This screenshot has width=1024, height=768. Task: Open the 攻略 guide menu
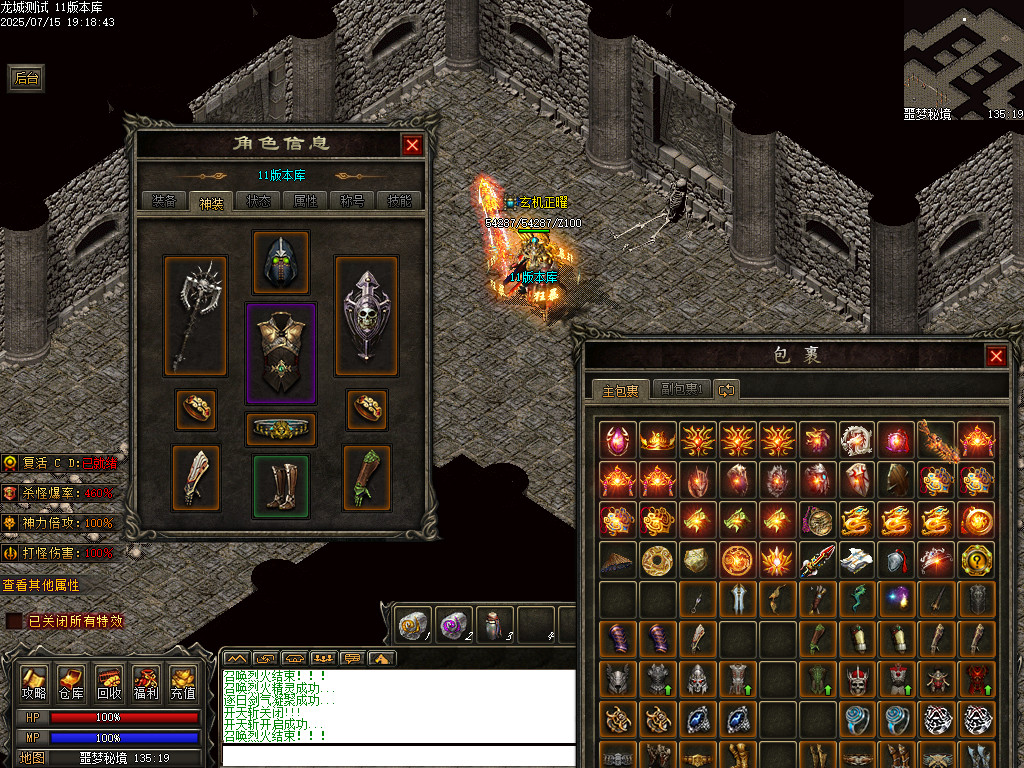(34, 683)
